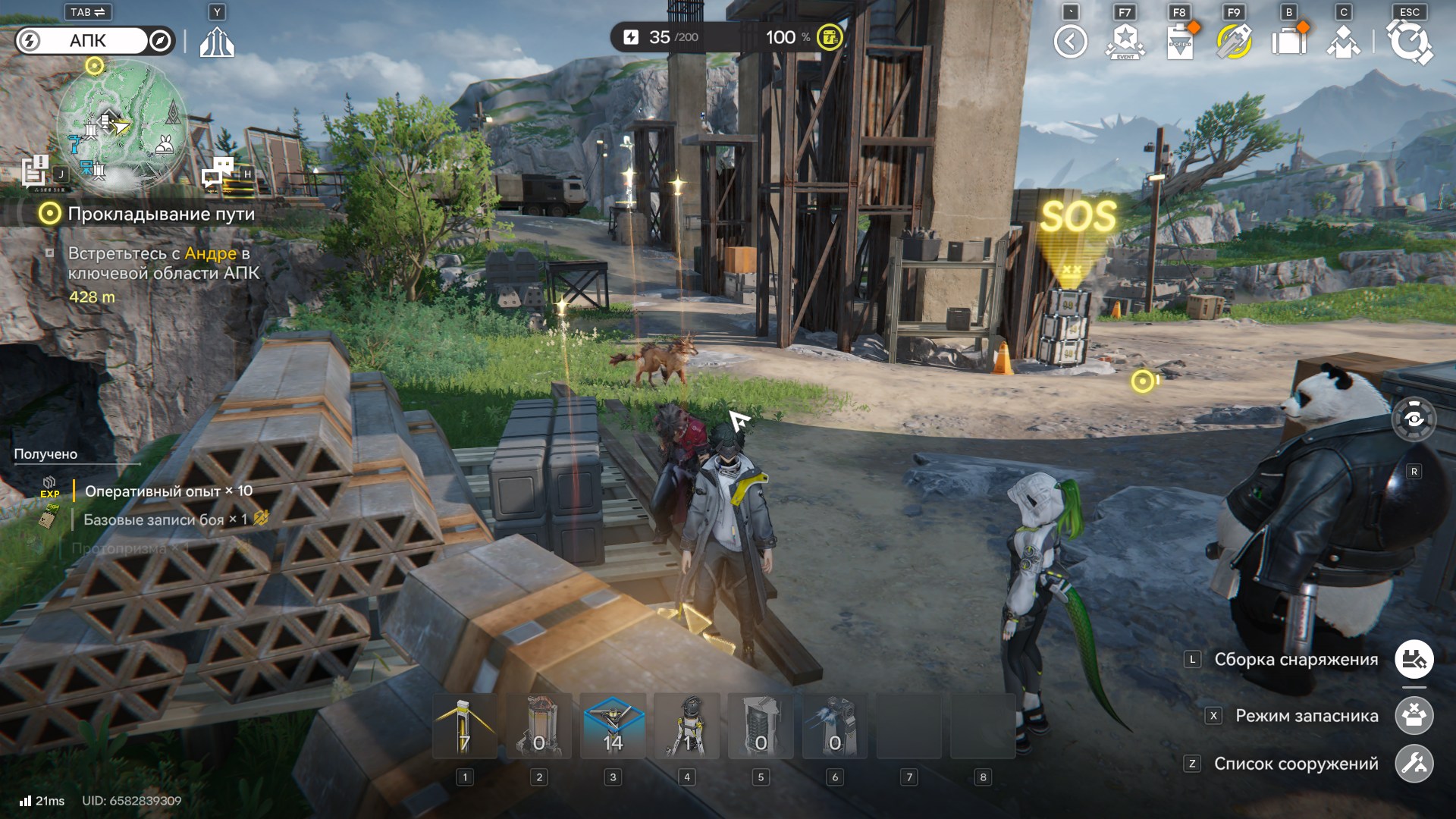This screenshot has height=819, width=1456.
Task: Select the Прокладывание пути quest tracker
Action: [x=161, y=214]
